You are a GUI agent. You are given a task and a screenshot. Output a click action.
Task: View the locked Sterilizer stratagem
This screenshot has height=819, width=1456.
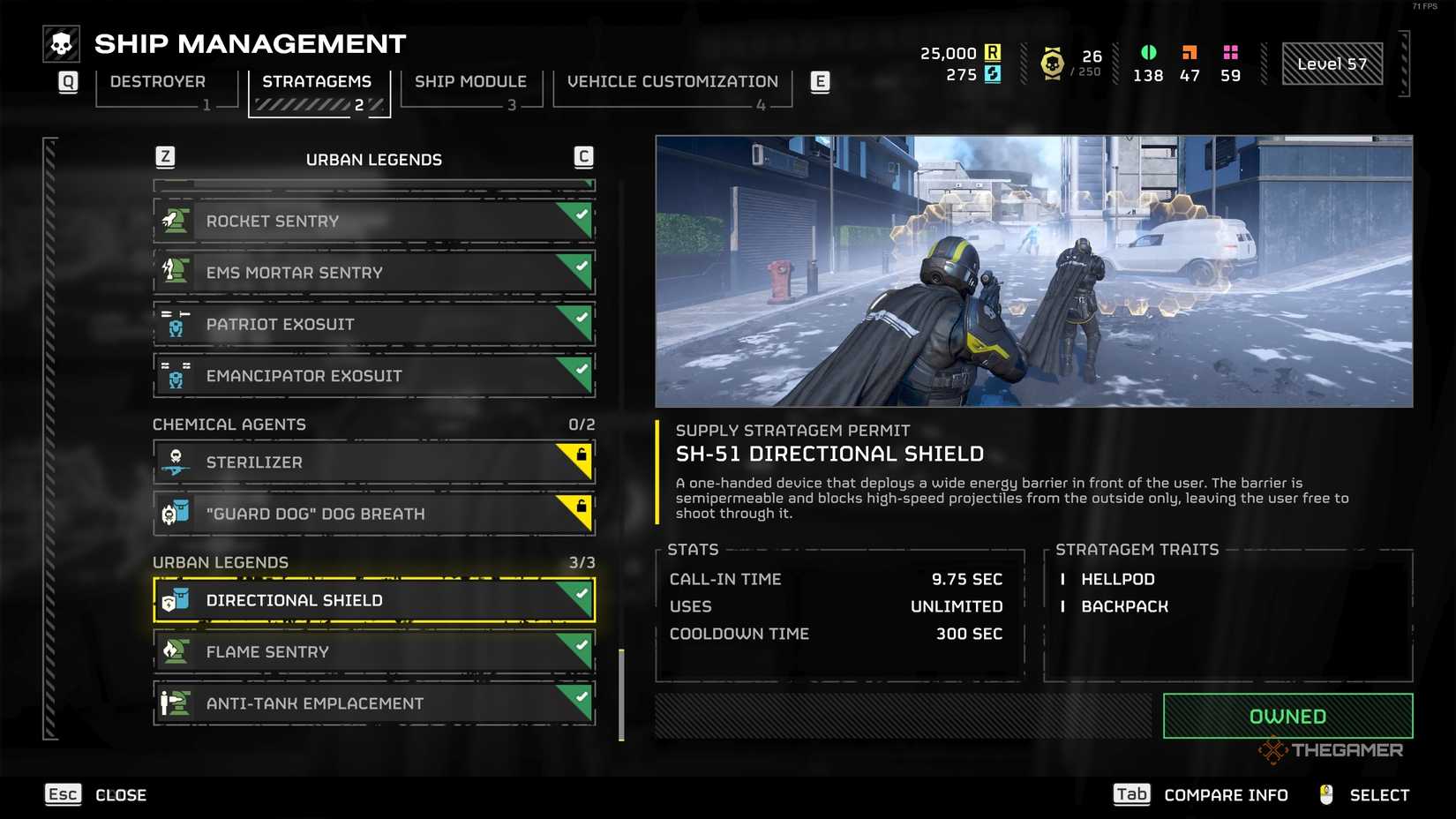(373, 462)
